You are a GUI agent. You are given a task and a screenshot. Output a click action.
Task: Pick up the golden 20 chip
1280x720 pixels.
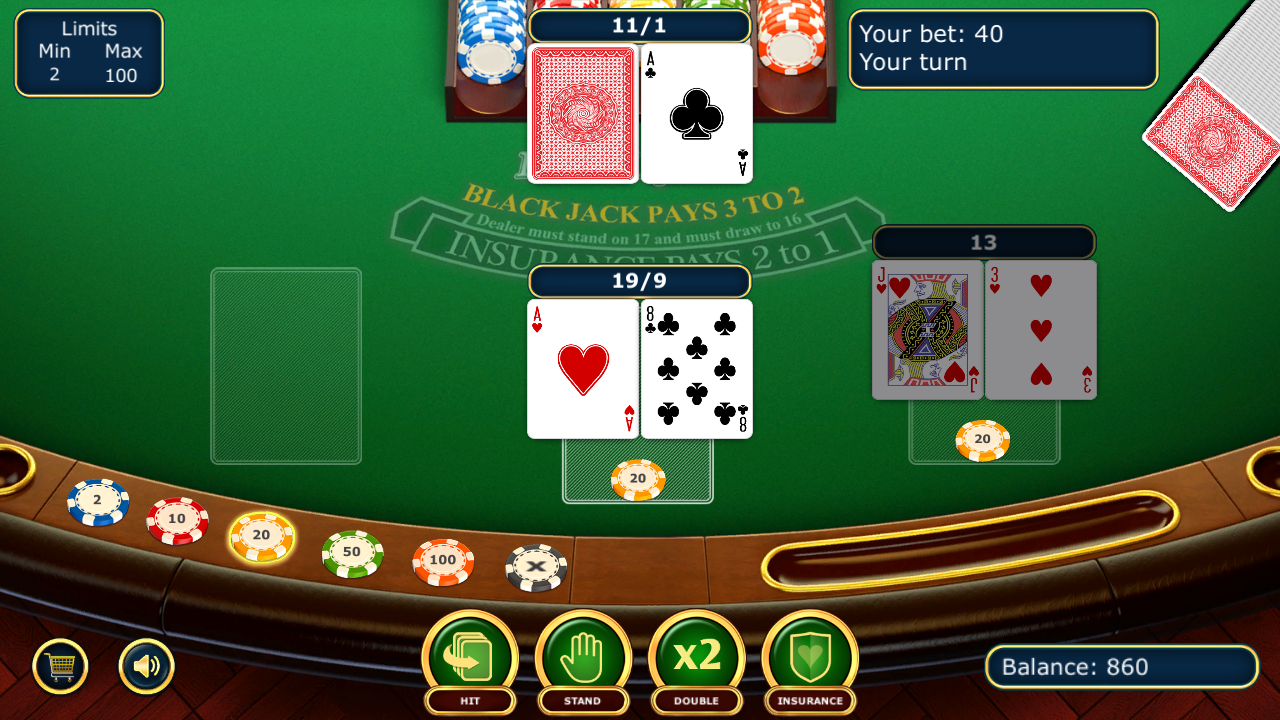(x=262, y=537)
